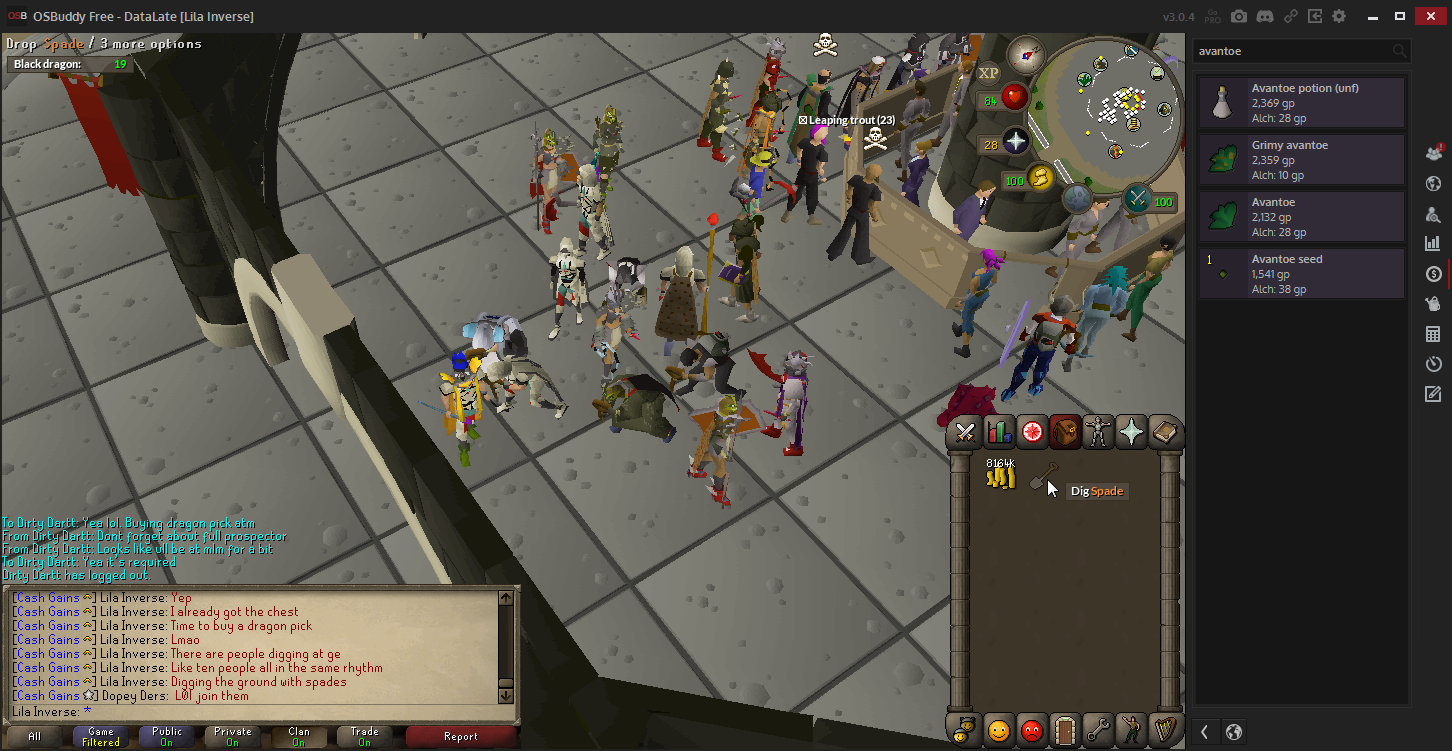Open the Quest list tab
The height and width of the screenshot is (751, 1452).
tap(1031, 432)
